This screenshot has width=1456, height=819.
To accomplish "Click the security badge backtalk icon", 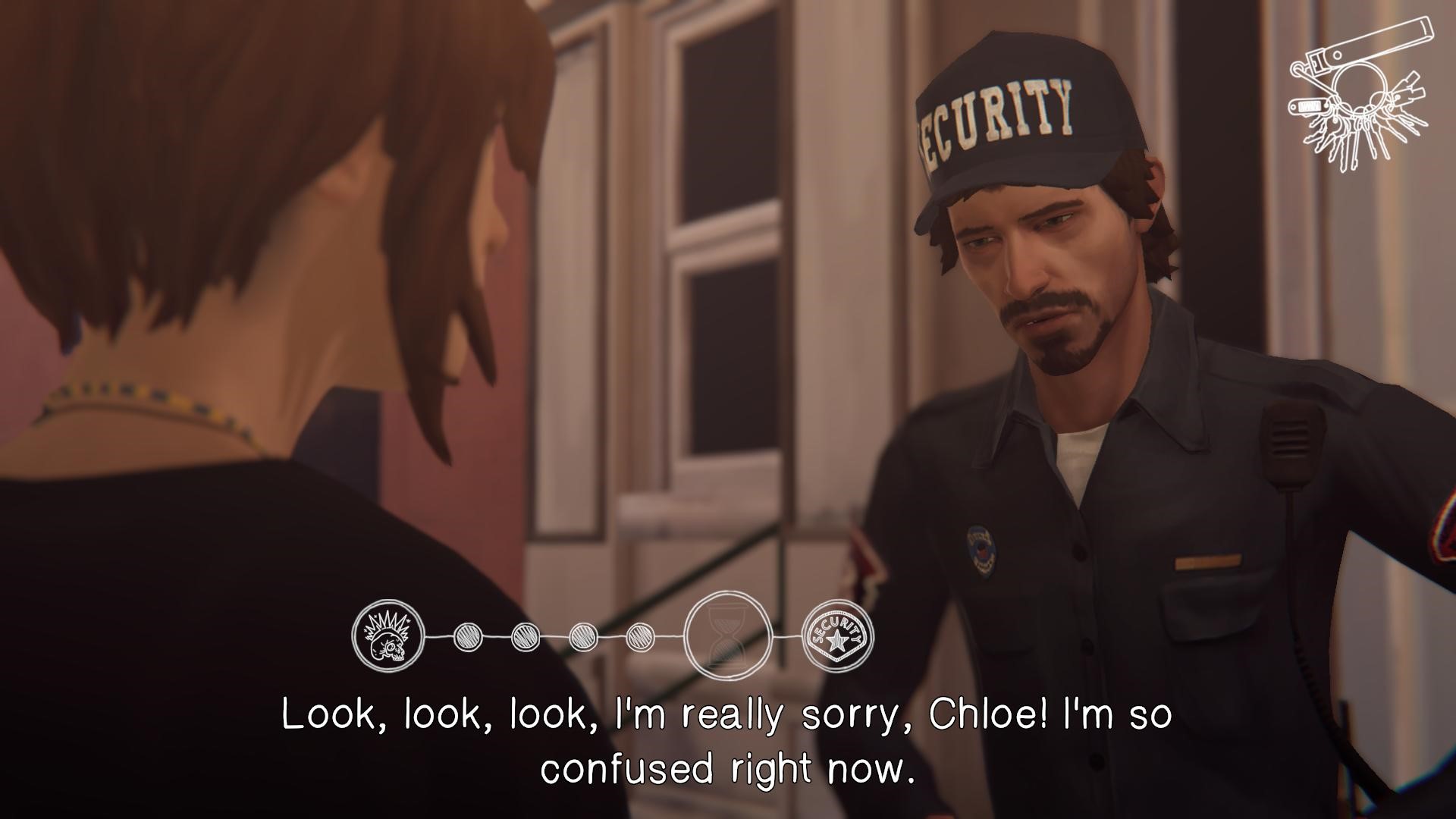I will 837,636.
